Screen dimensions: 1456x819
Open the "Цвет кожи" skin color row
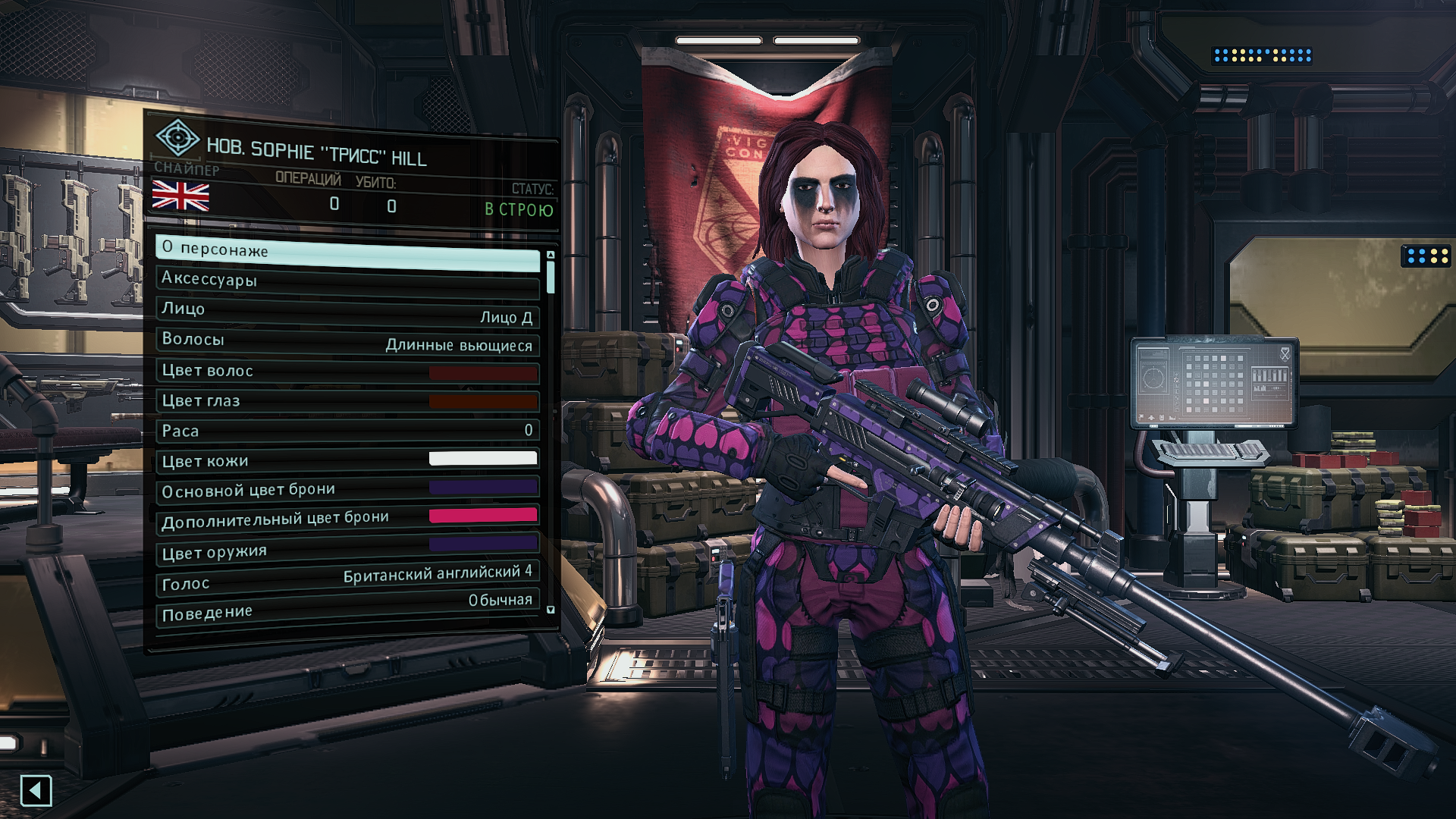[347, 460]
